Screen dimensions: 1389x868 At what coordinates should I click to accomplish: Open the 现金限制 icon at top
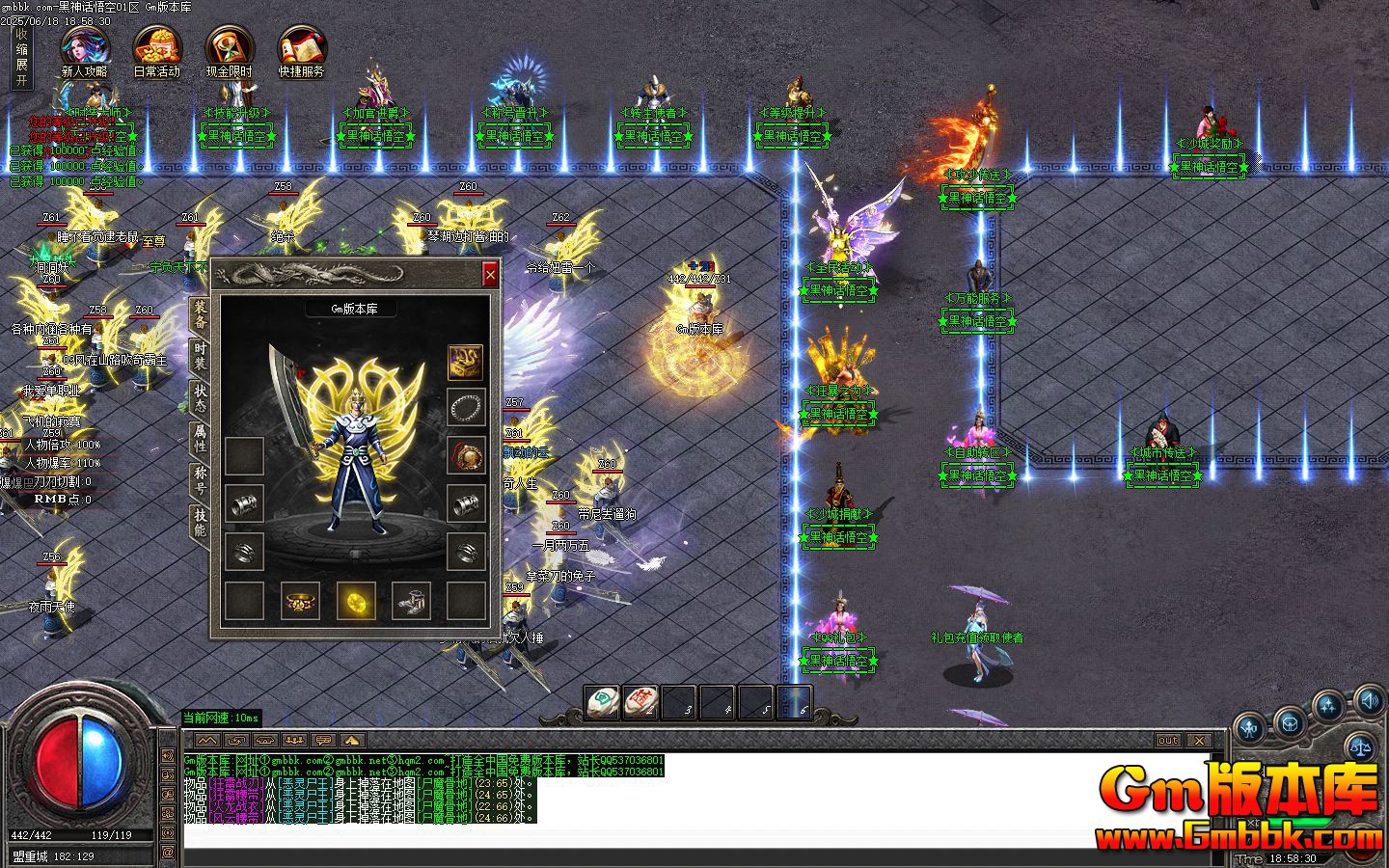click(228, 46)
